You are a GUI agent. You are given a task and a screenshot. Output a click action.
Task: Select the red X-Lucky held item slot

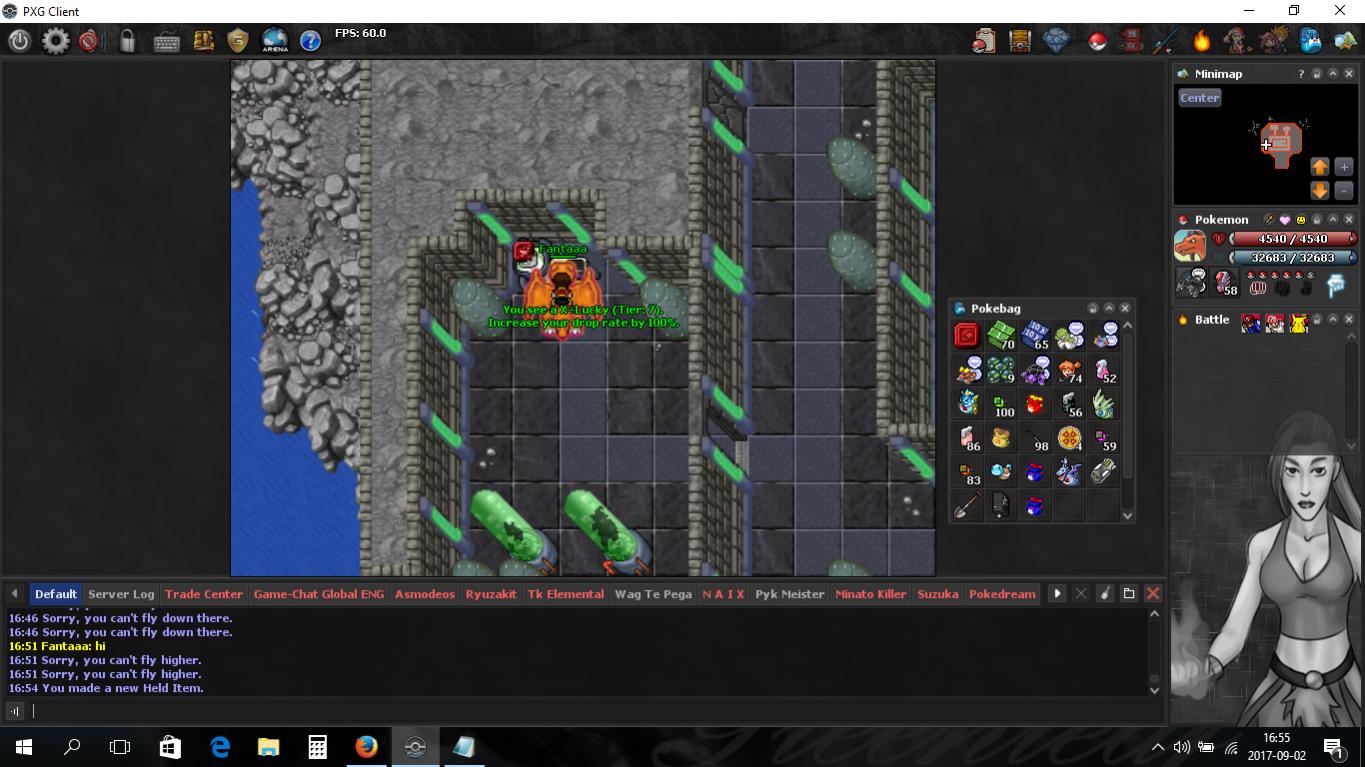pyautogui.click(x=967, y=336)
